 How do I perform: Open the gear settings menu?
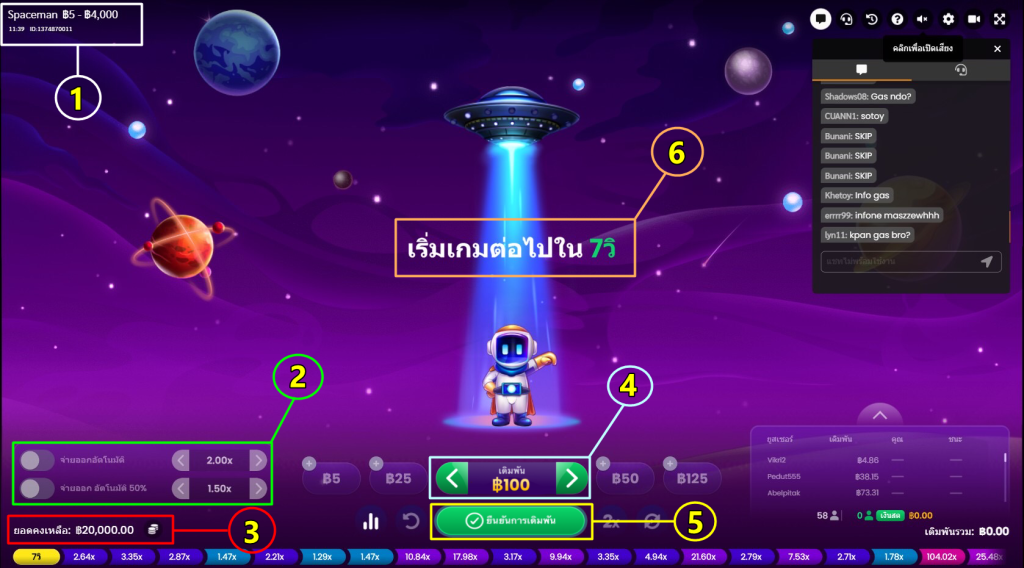948,19
